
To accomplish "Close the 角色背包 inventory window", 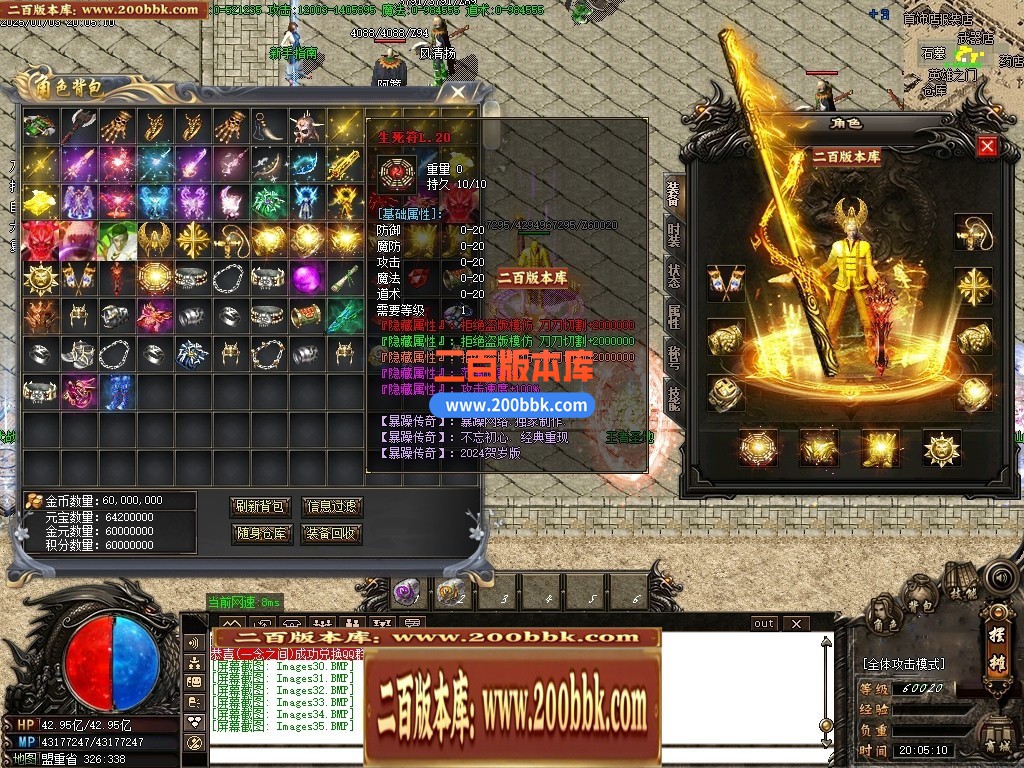I will click(458, 93).
